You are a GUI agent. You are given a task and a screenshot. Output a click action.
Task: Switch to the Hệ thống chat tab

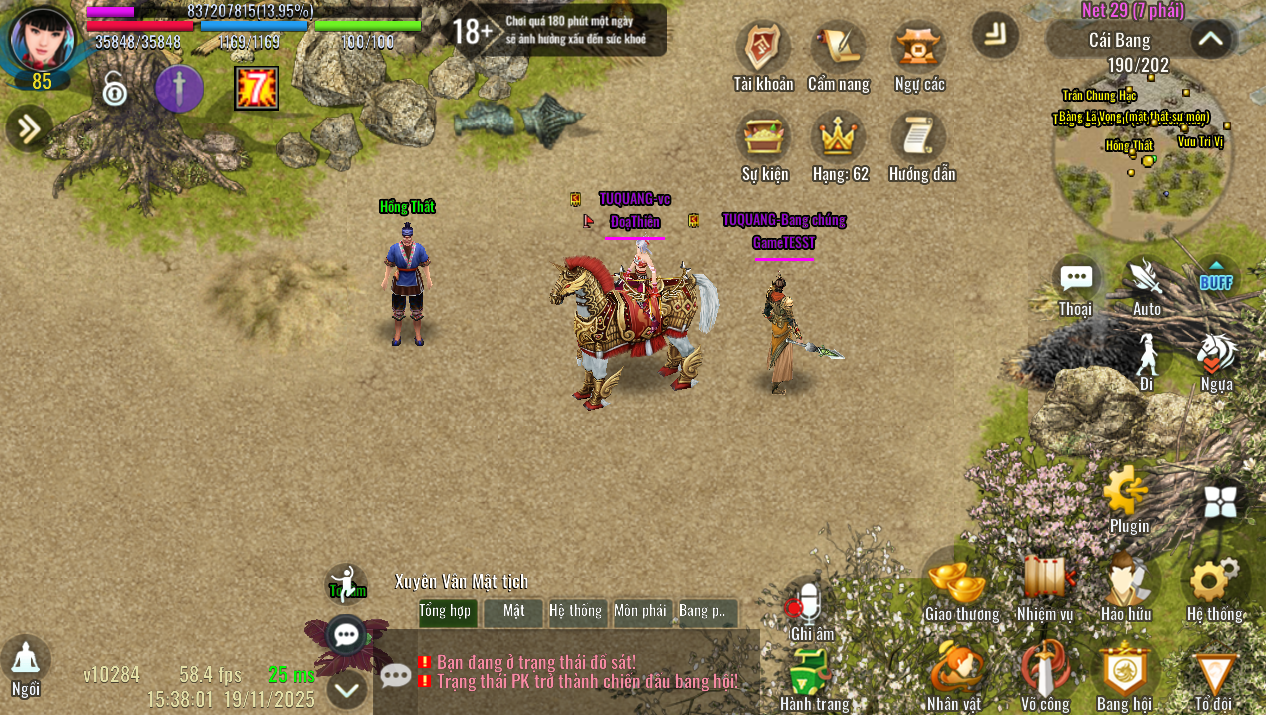click(576, 611)
